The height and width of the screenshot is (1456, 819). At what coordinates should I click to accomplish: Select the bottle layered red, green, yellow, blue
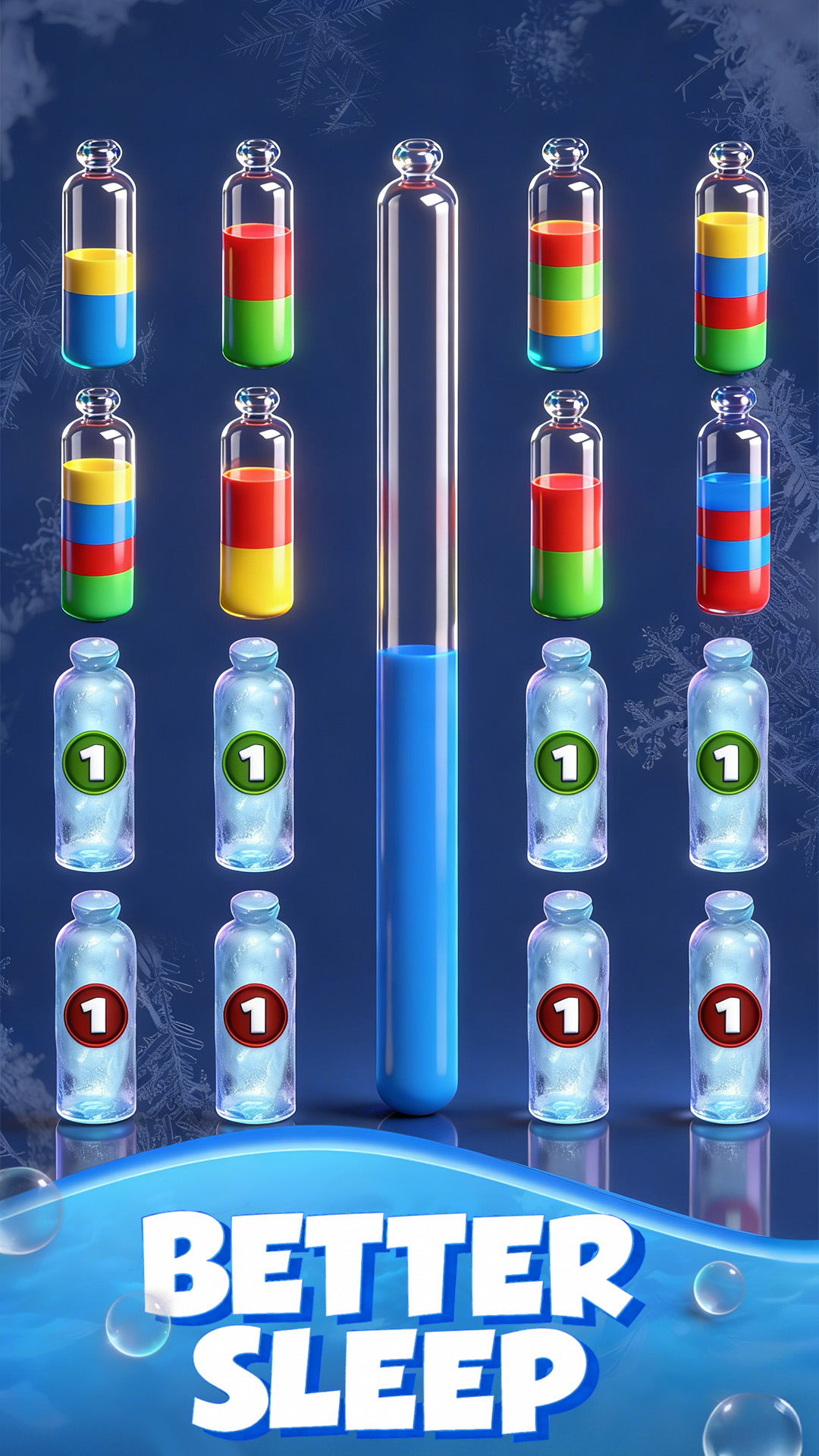point(565,258)
